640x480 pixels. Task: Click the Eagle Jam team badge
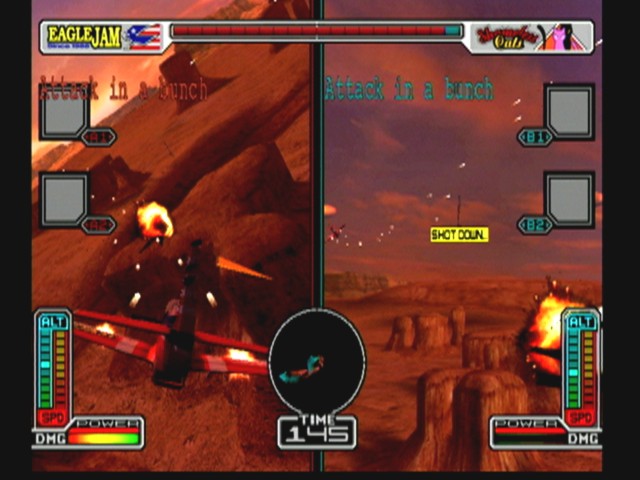point(102,37)
